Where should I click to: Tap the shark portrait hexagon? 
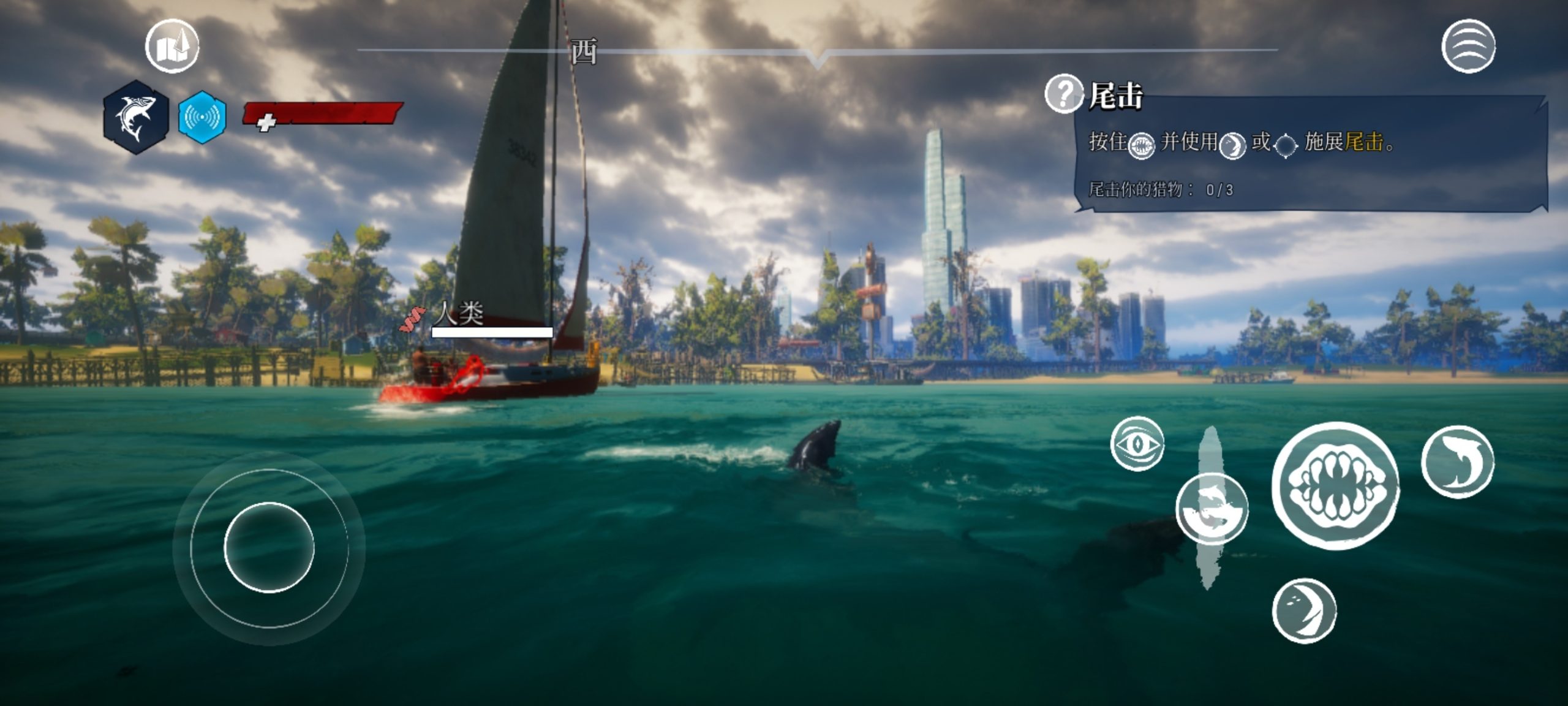pyautogui.click(x=135, y=116)
